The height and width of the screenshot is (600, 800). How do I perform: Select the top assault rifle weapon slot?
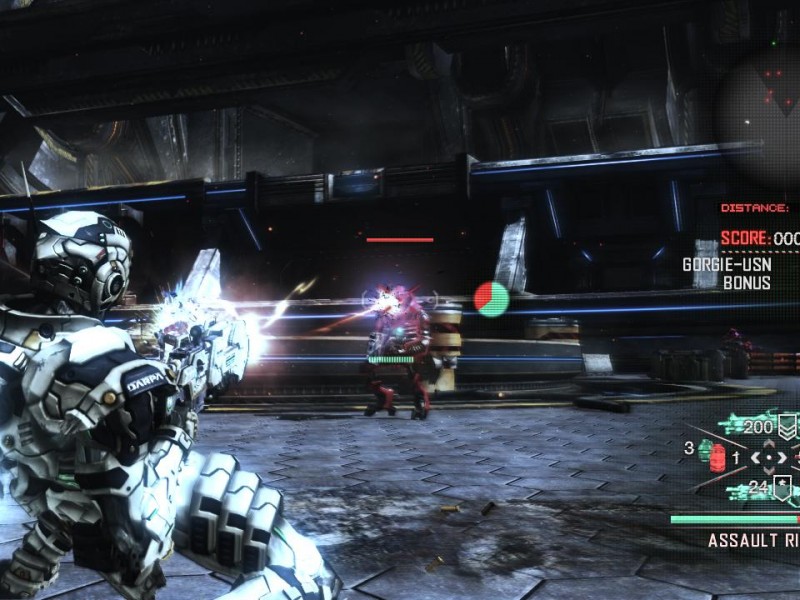(x=745, y=427)
